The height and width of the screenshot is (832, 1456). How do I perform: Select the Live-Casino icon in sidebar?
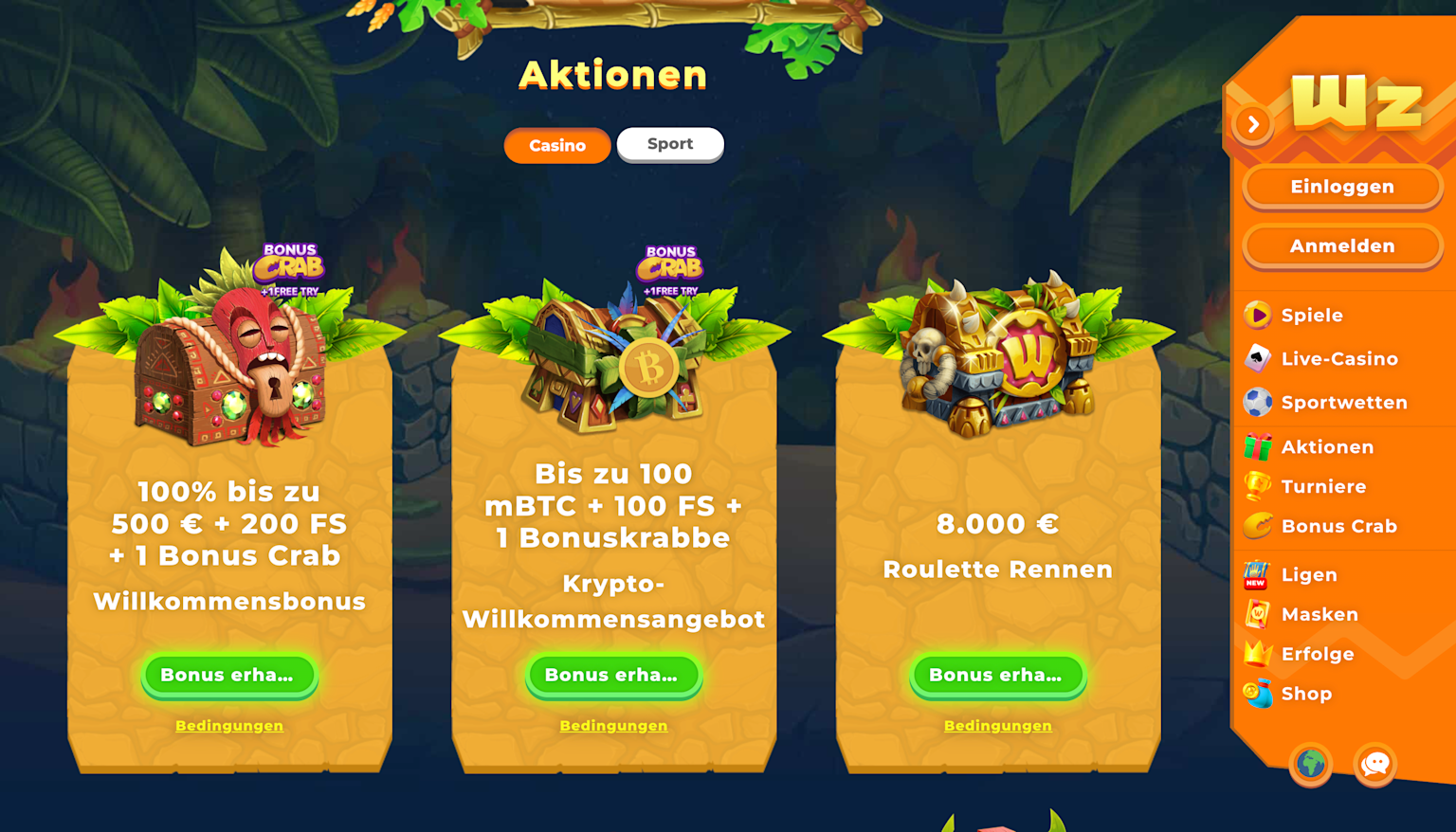coord(1258,358)
